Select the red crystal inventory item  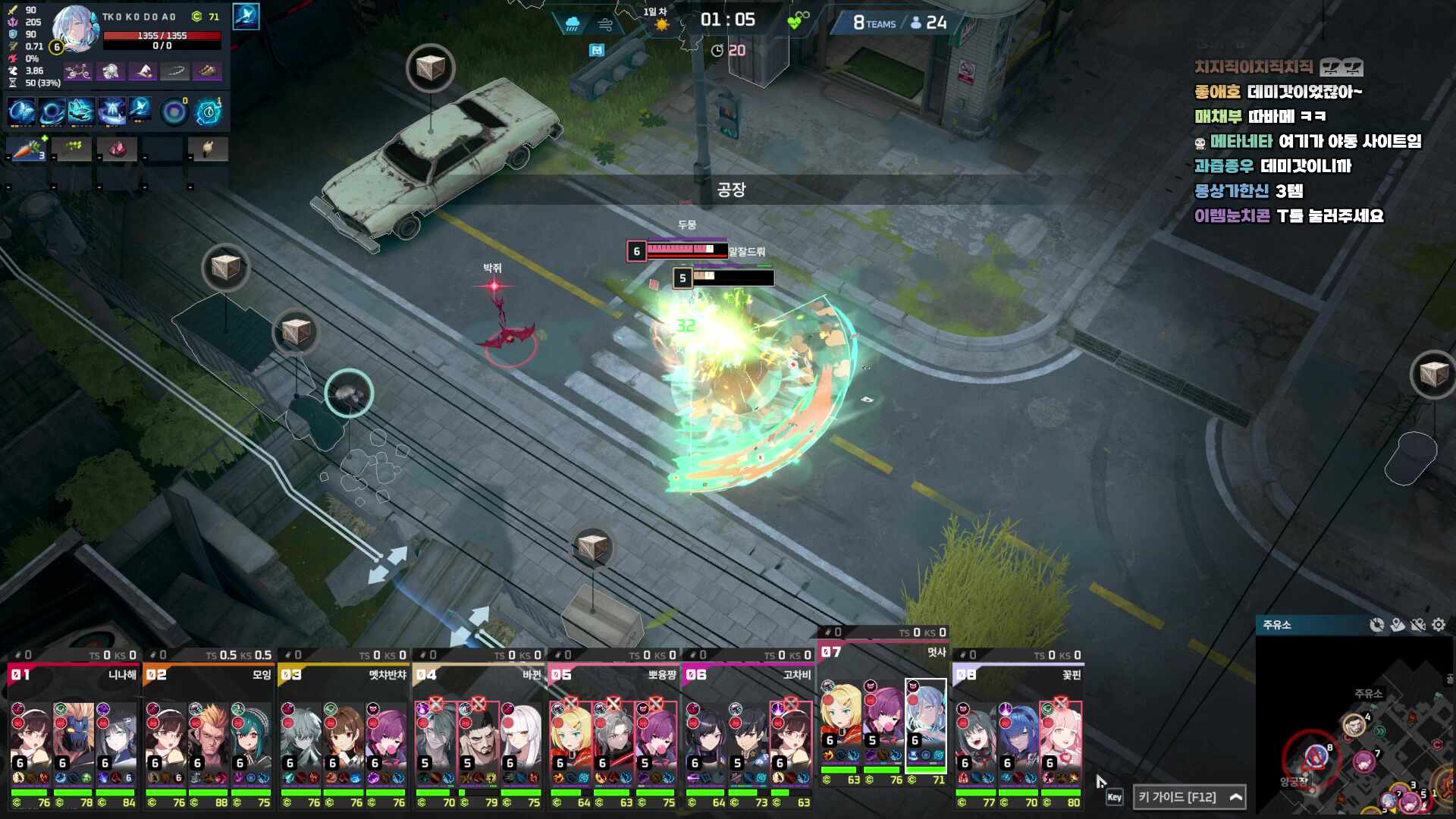118,149
